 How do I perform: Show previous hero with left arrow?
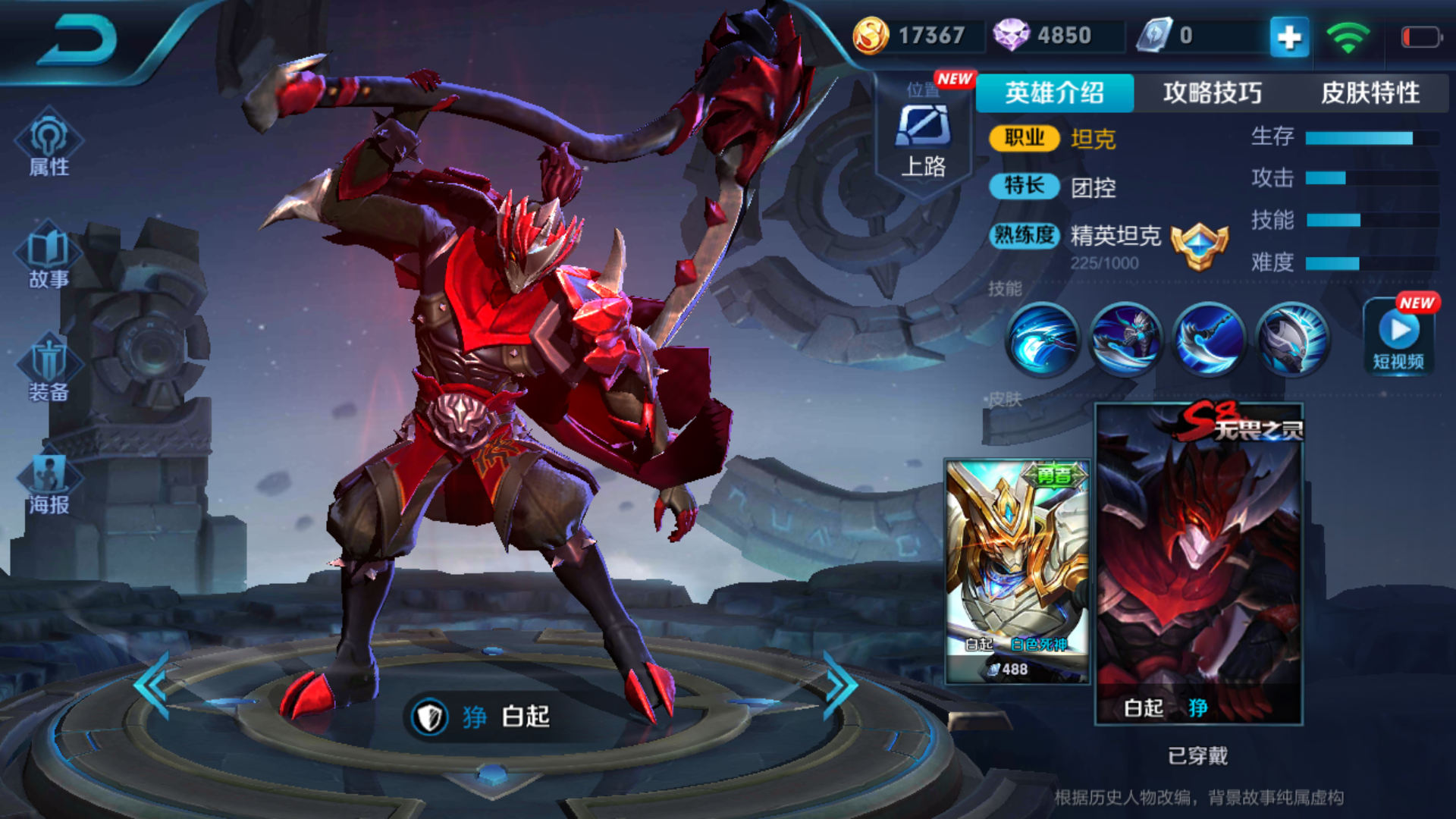tap(152, 686)
